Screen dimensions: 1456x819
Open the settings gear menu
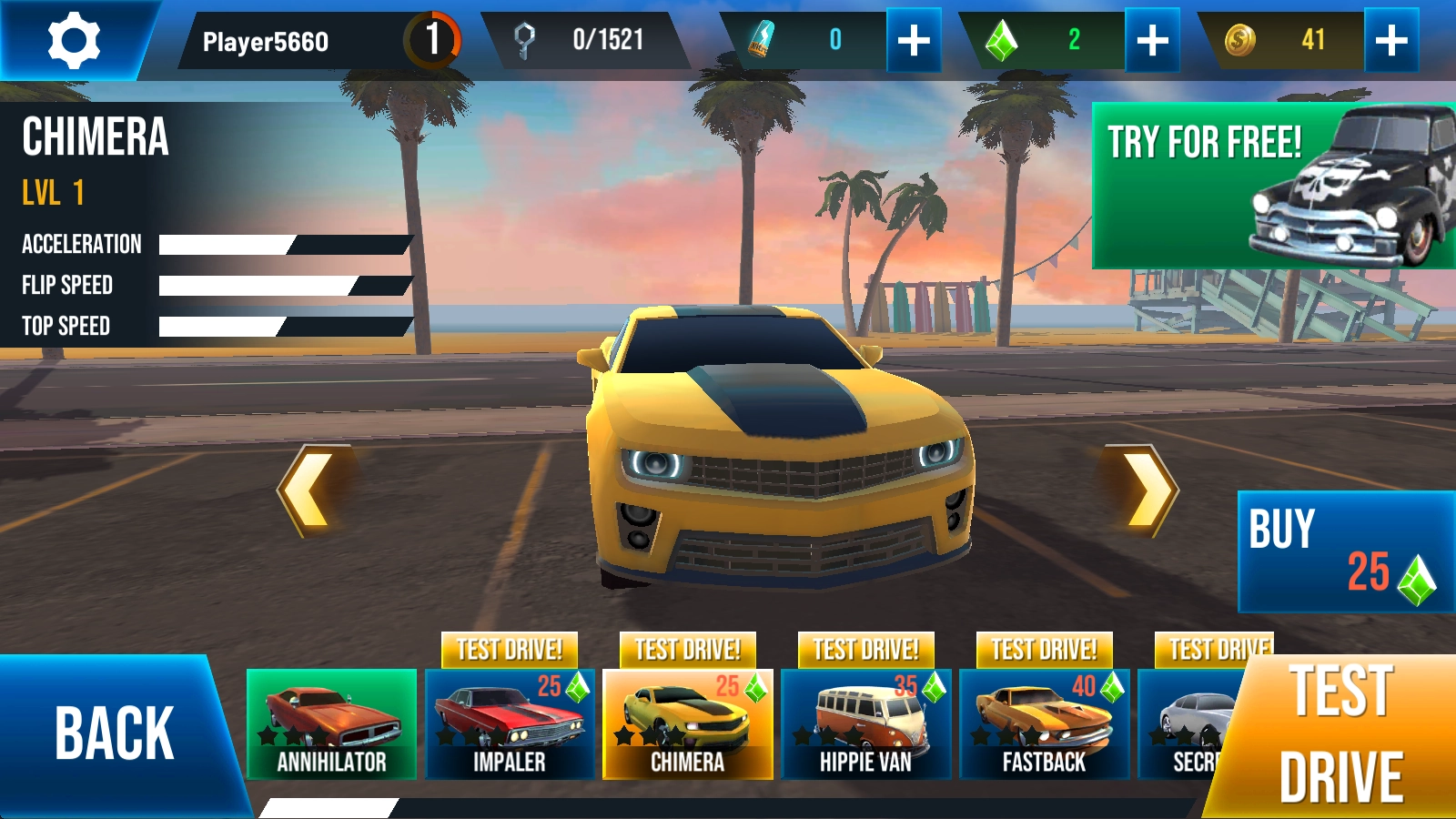(x=73, y=40)
